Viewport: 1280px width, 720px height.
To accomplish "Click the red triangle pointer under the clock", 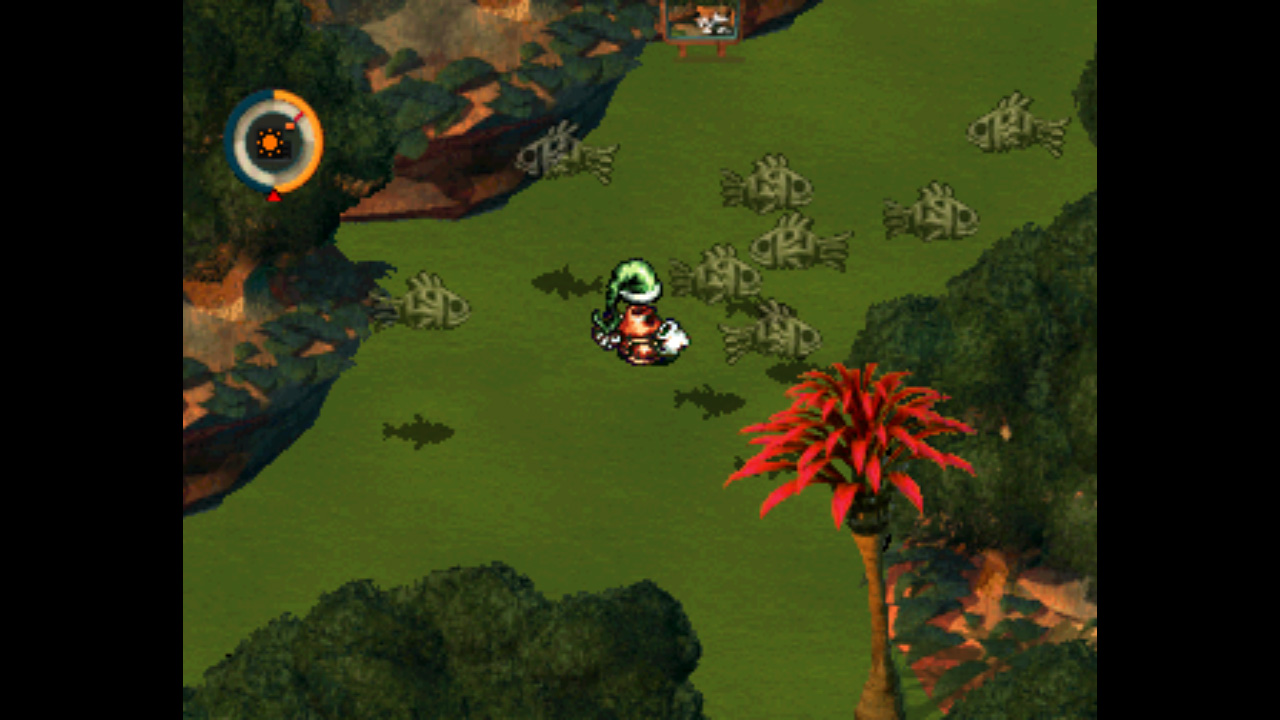I will point(272,194).
